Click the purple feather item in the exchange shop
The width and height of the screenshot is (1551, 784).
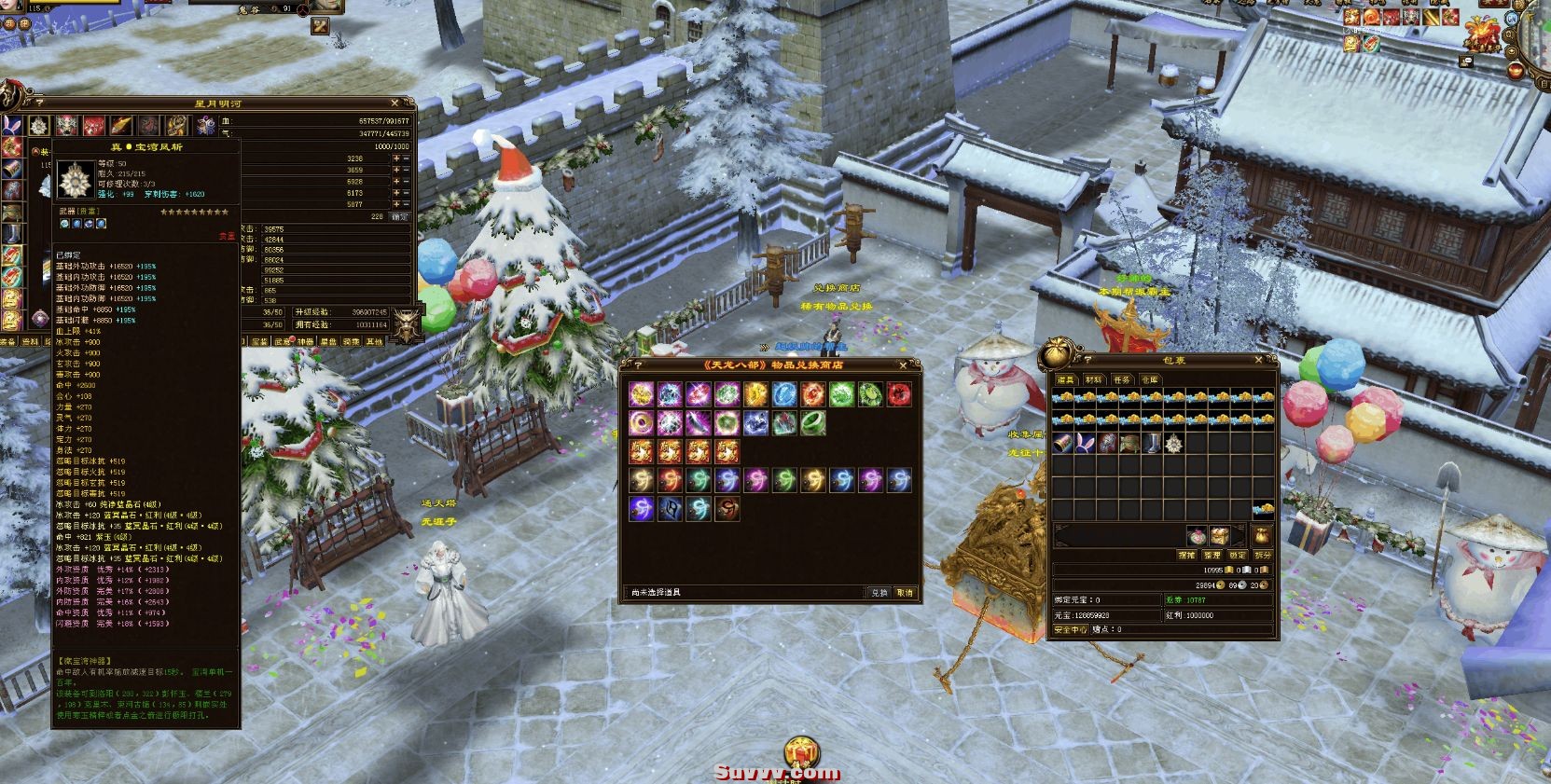pos(699,423)
